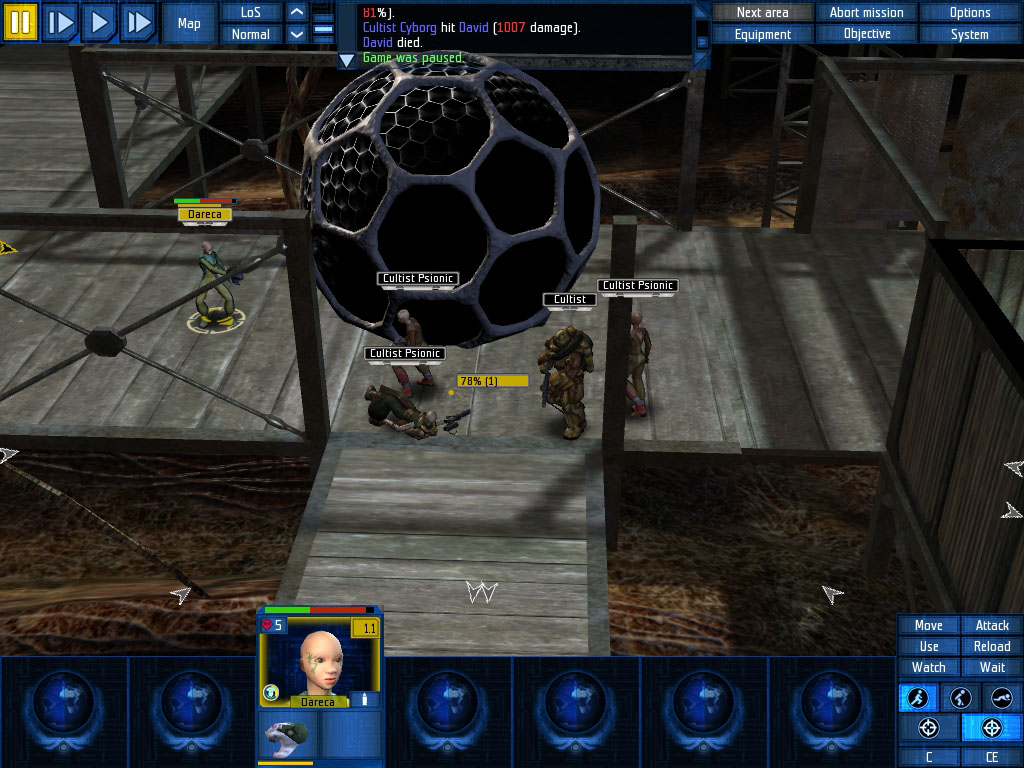The width and height of the screenshot is (1024, 768).
Task: Switch to the crouching stance icon
Action: [960, 698]
